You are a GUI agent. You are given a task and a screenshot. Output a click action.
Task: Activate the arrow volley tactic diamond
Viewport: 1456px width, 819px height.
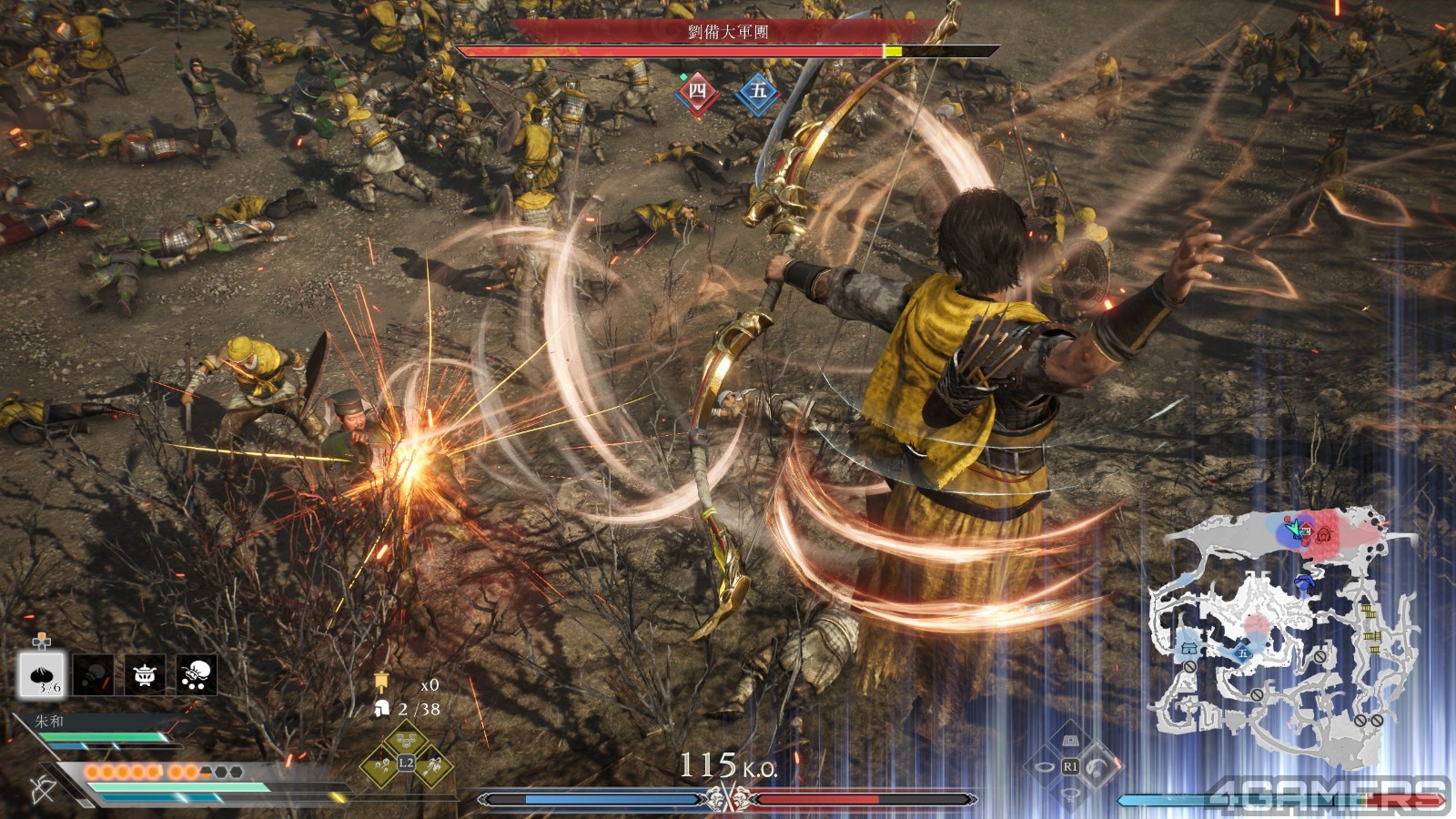coord(432,764)
